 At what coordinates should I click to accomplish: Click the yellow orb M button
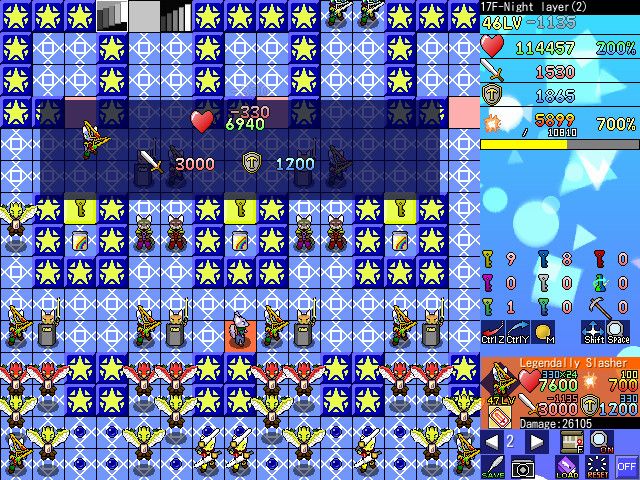[544, 333]
